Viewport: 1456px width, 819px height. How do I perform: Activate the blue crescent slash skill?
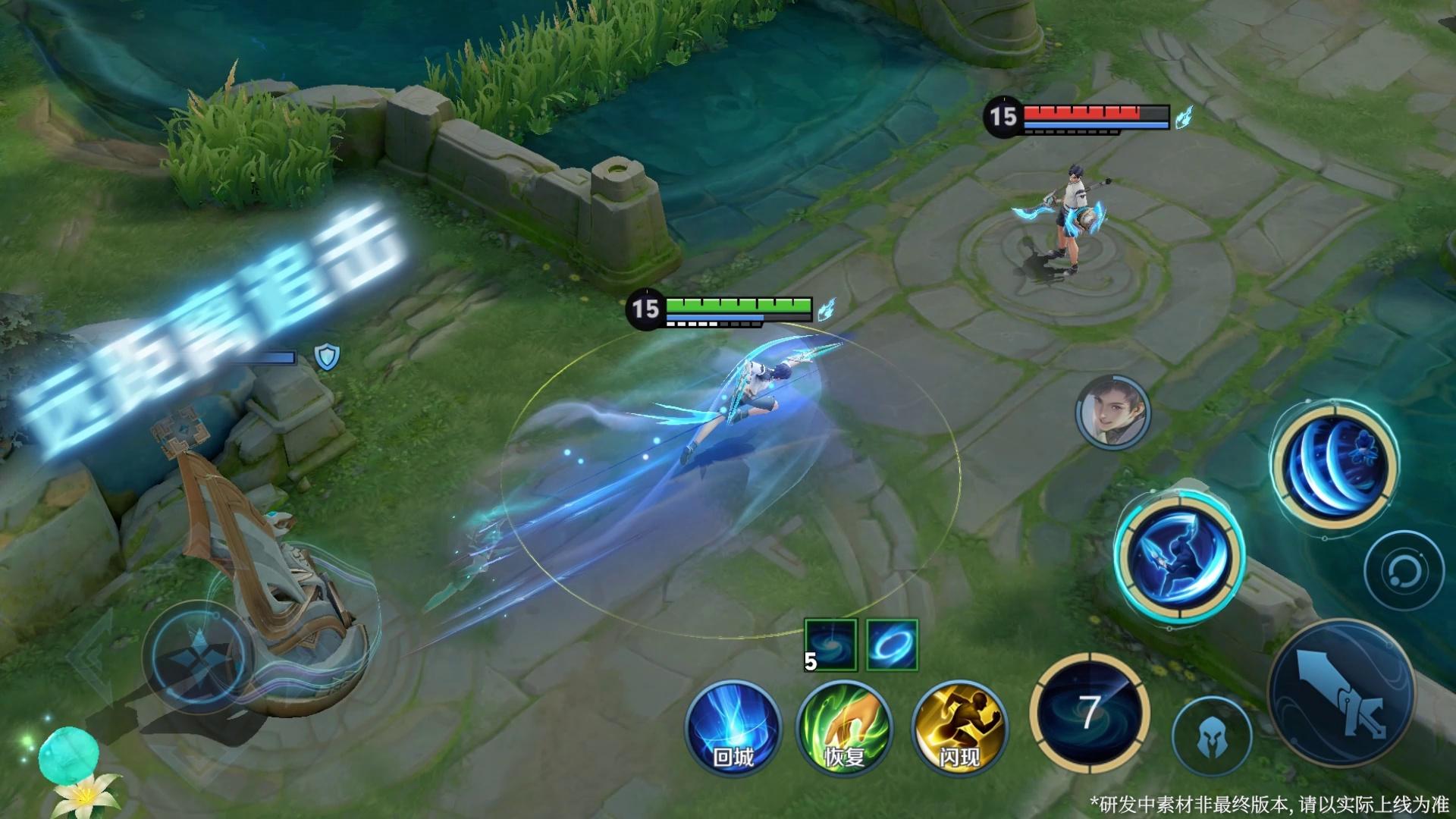click(1335, 464)
